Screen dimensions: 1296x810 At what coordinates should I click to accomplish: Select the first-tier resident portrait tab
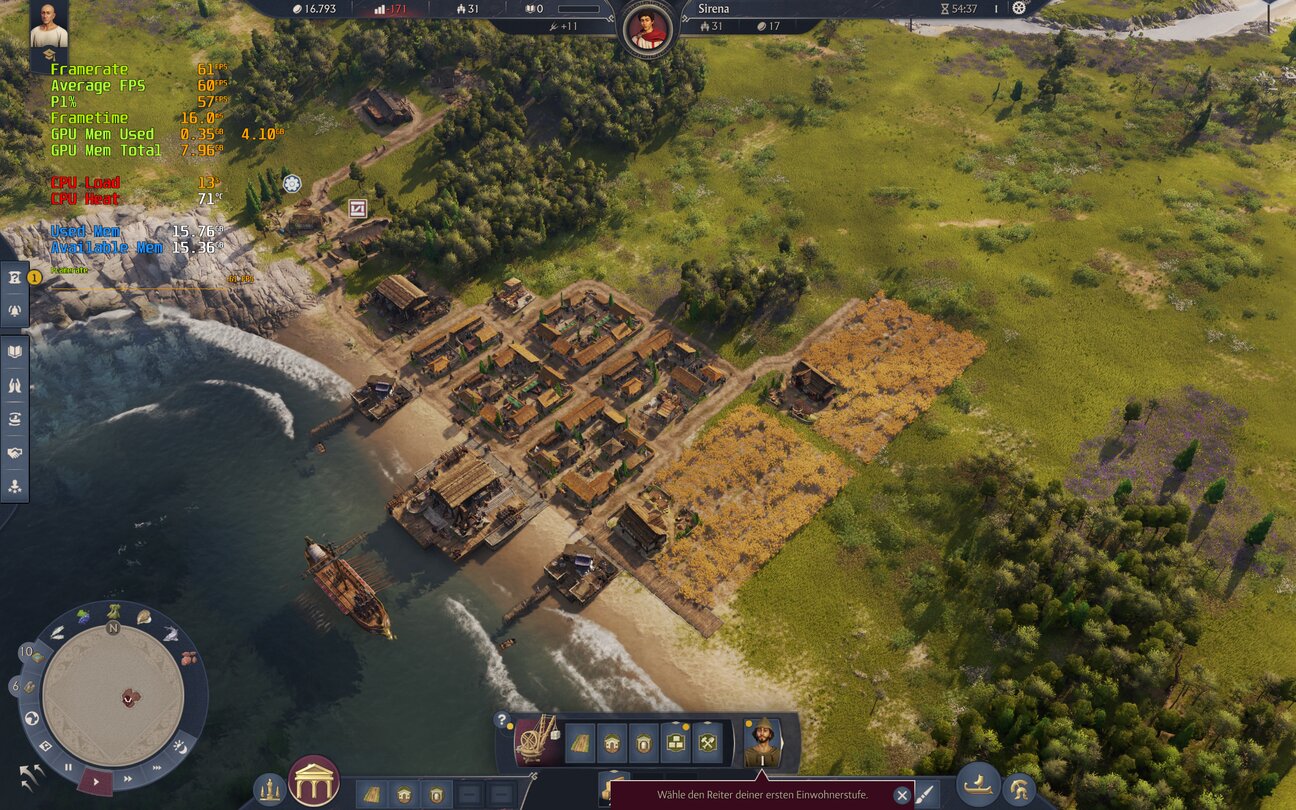[x=763, y=743]
